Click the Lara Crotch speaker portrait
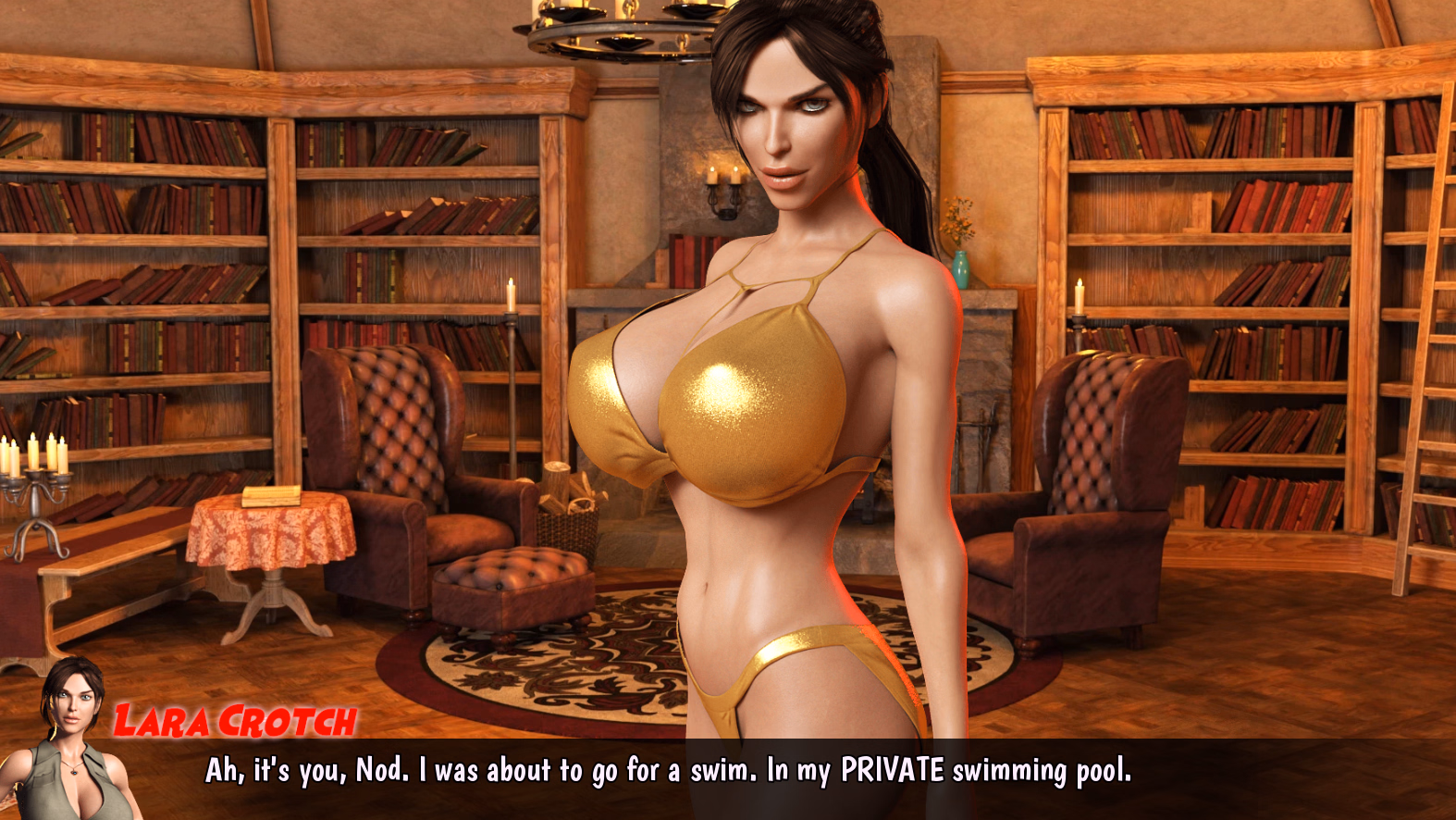This screenshot has height=820, width=1456. pyautogui.click(x=70, y=740)
